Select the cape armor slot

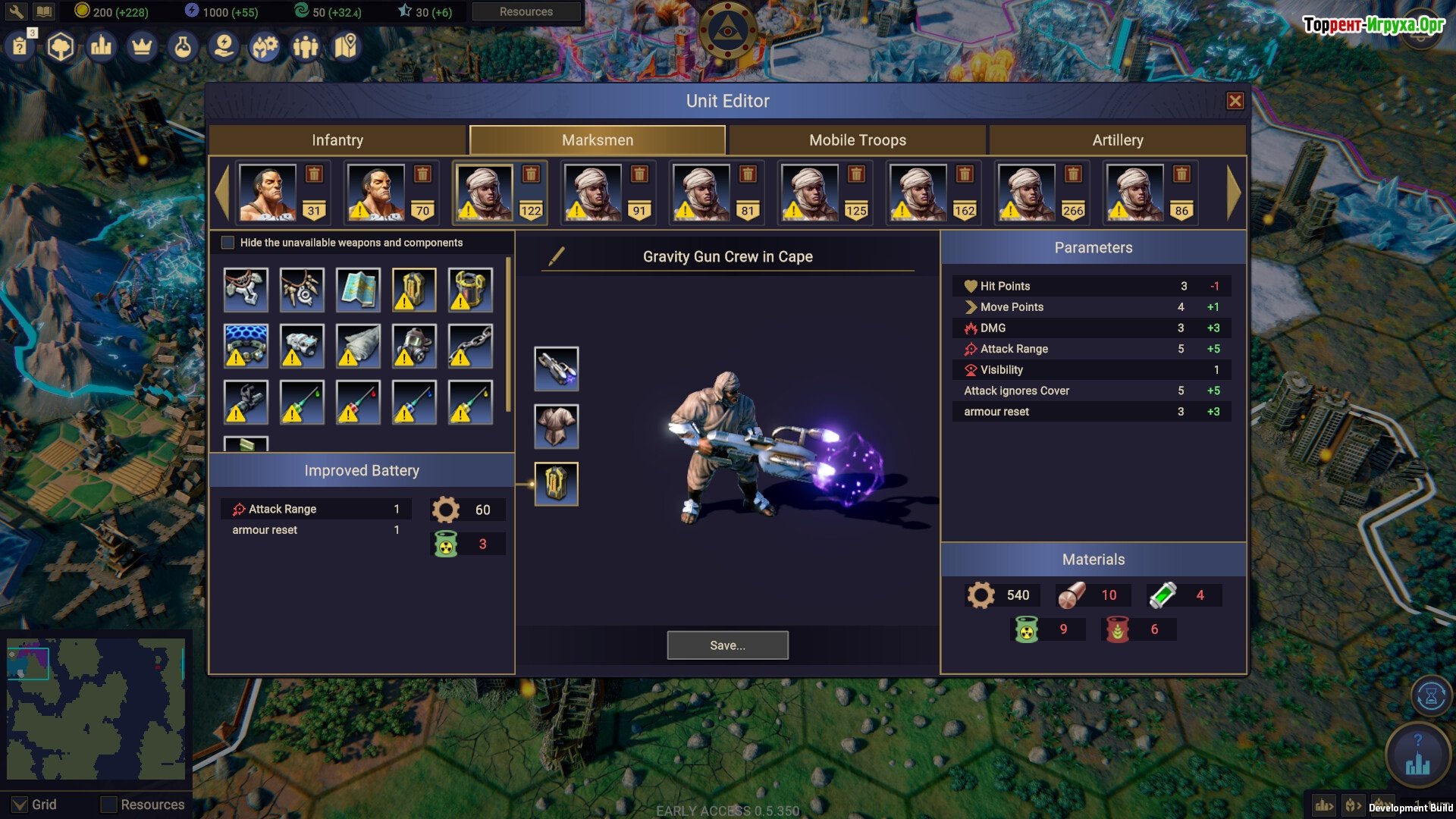click(556, 425)
